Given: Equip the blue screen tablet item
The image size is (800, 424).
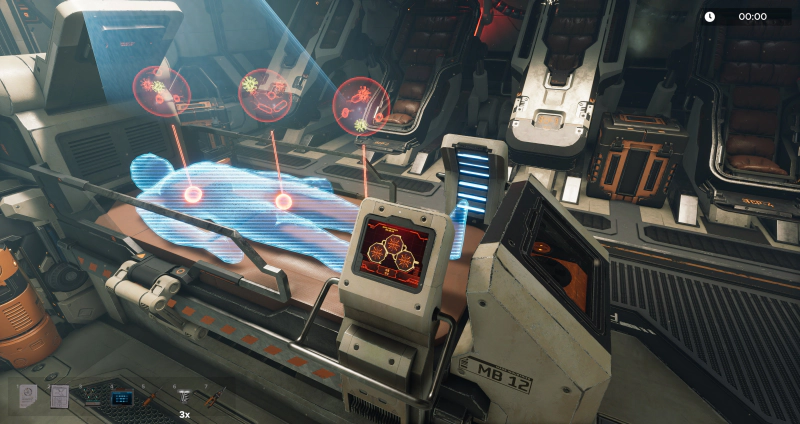Looking at the screenshot, I should pyautogui.click(x=122, y=397).
